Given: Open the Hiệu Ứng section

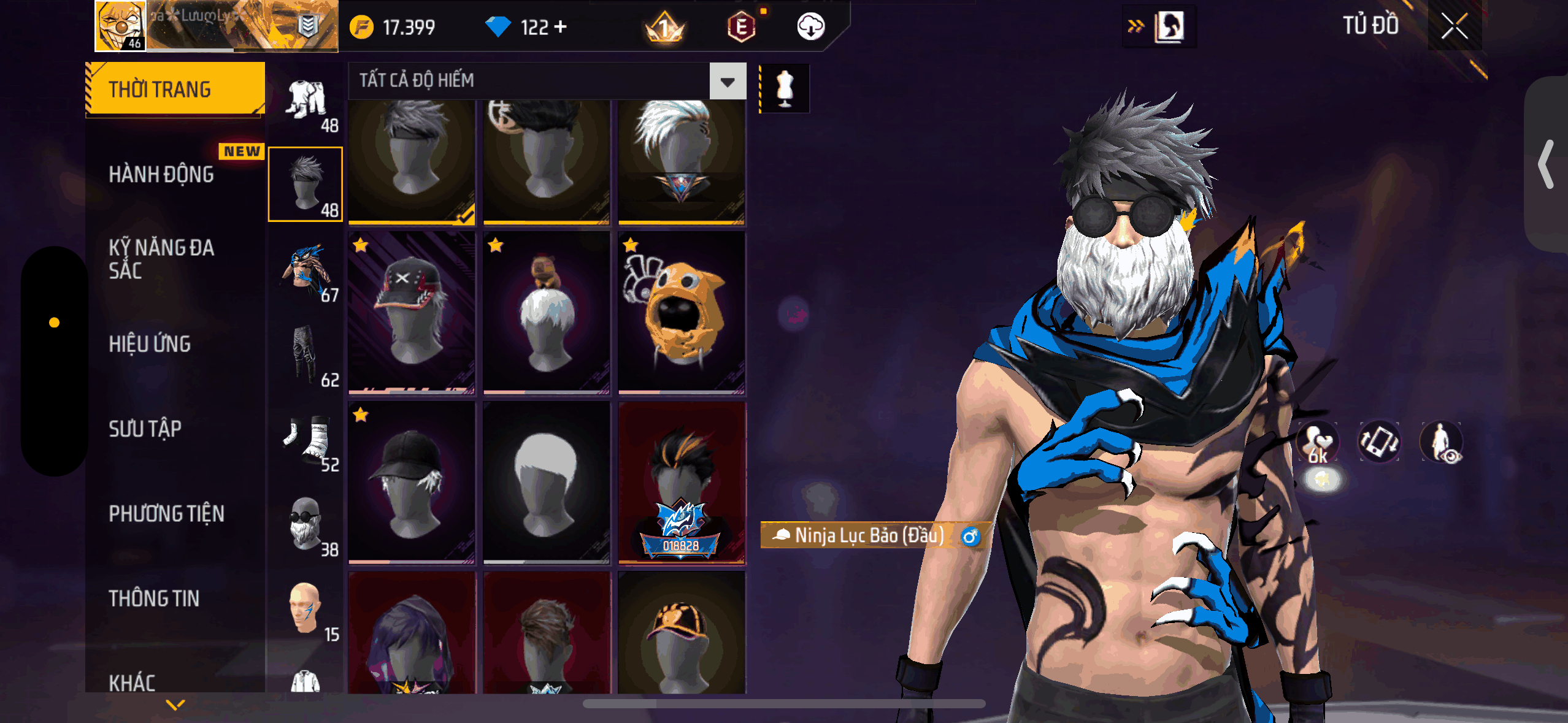Looking at the screenshot, I should point(150,344).
